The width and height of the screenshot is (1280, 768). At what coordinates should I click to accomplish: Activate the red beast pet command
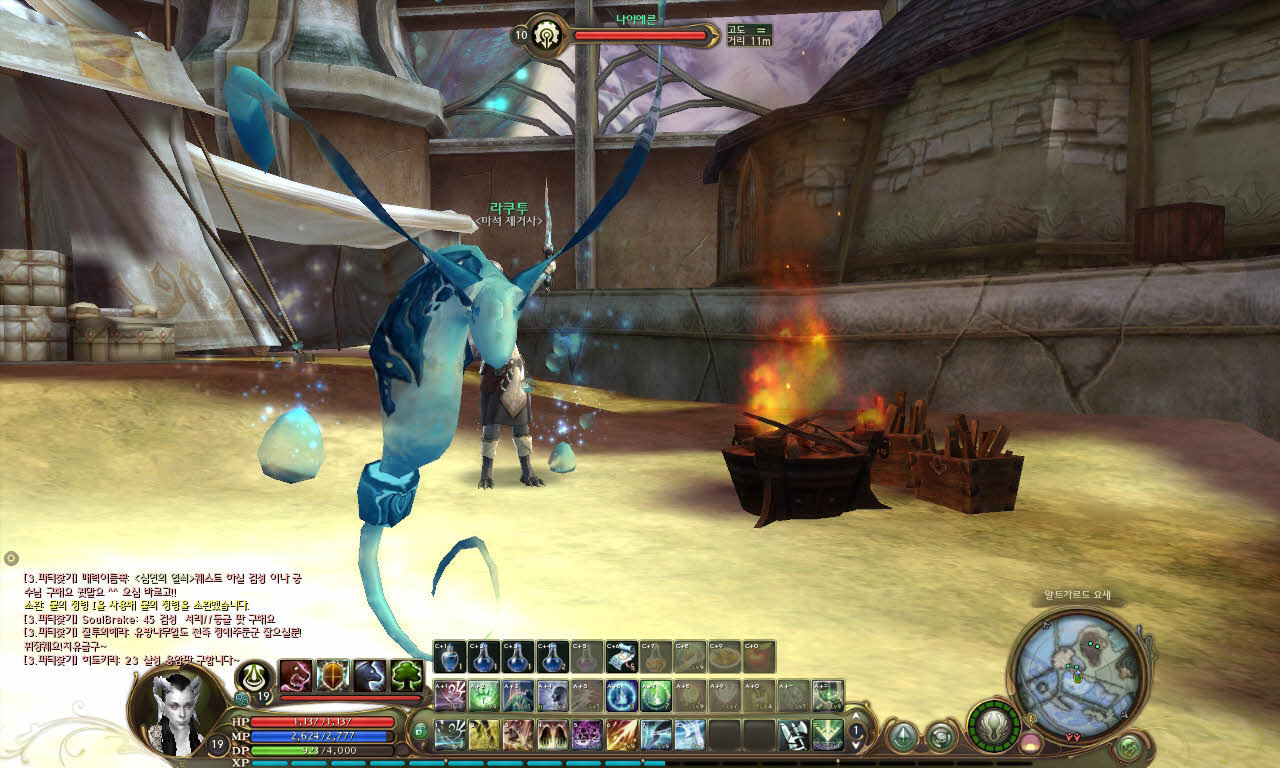click(x=295, y=677)
